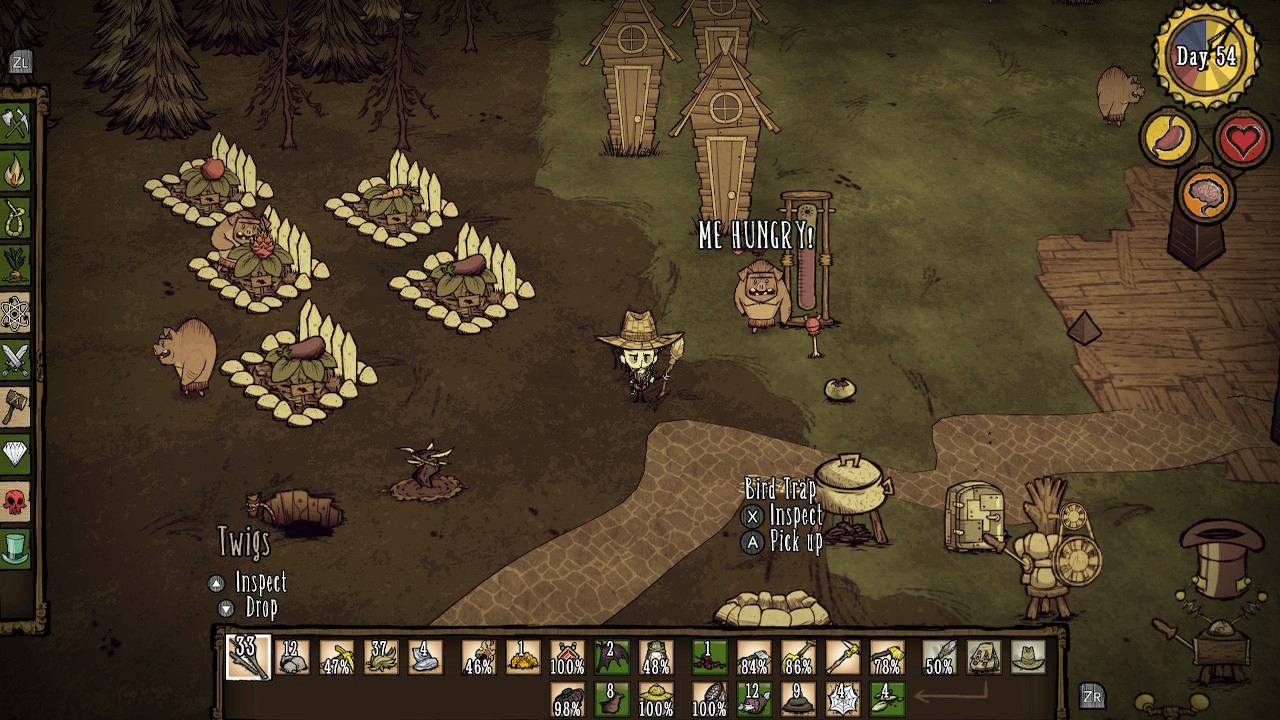This screenshot has width=1280, height=720.
Task: Select the red berries slot
Action: pos(710,657)
